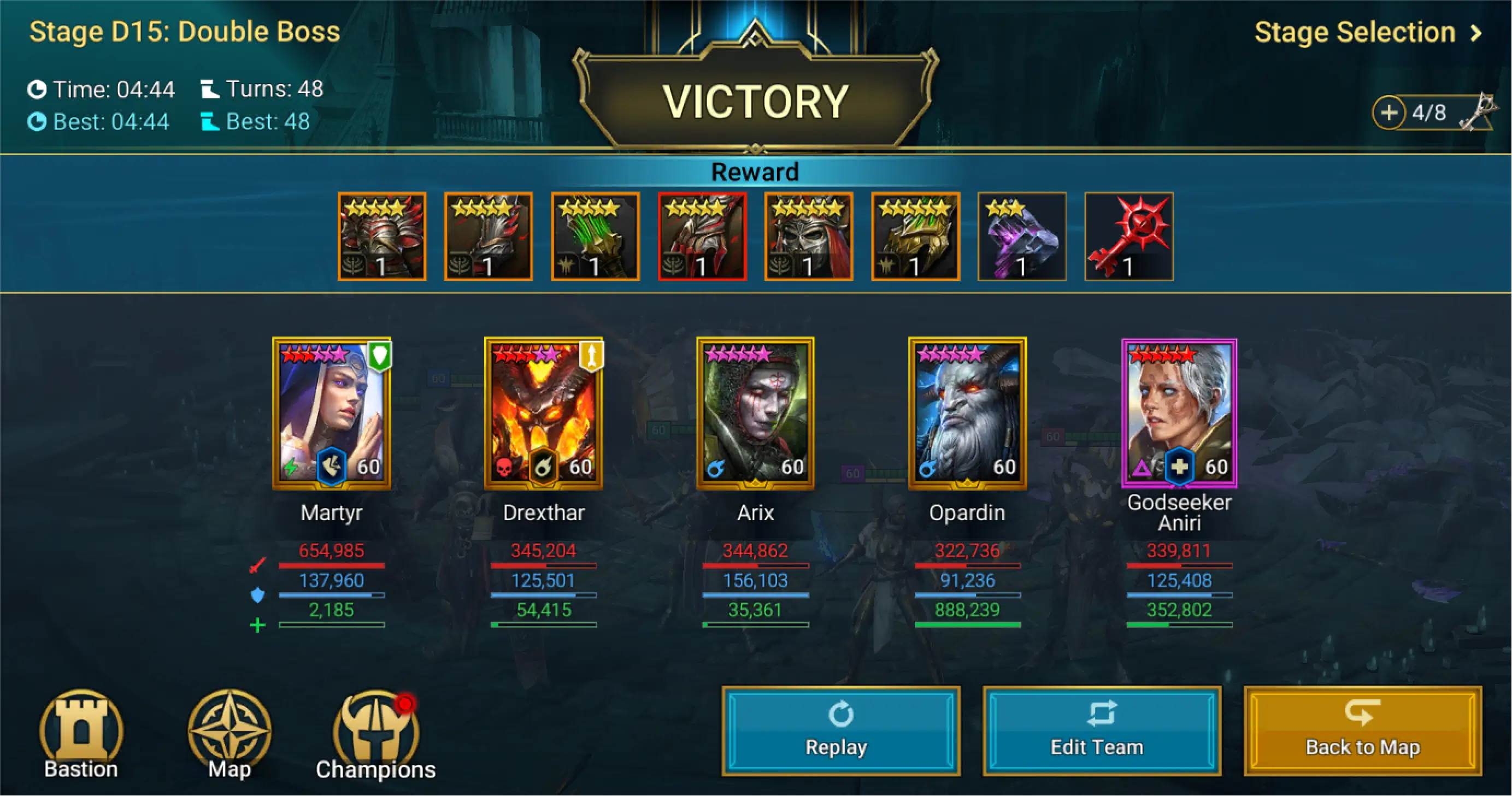The width and height of the screenshot is (1512, 796).
Task: Open the Map from the bottom bar
Action: [x=230, y=735]
